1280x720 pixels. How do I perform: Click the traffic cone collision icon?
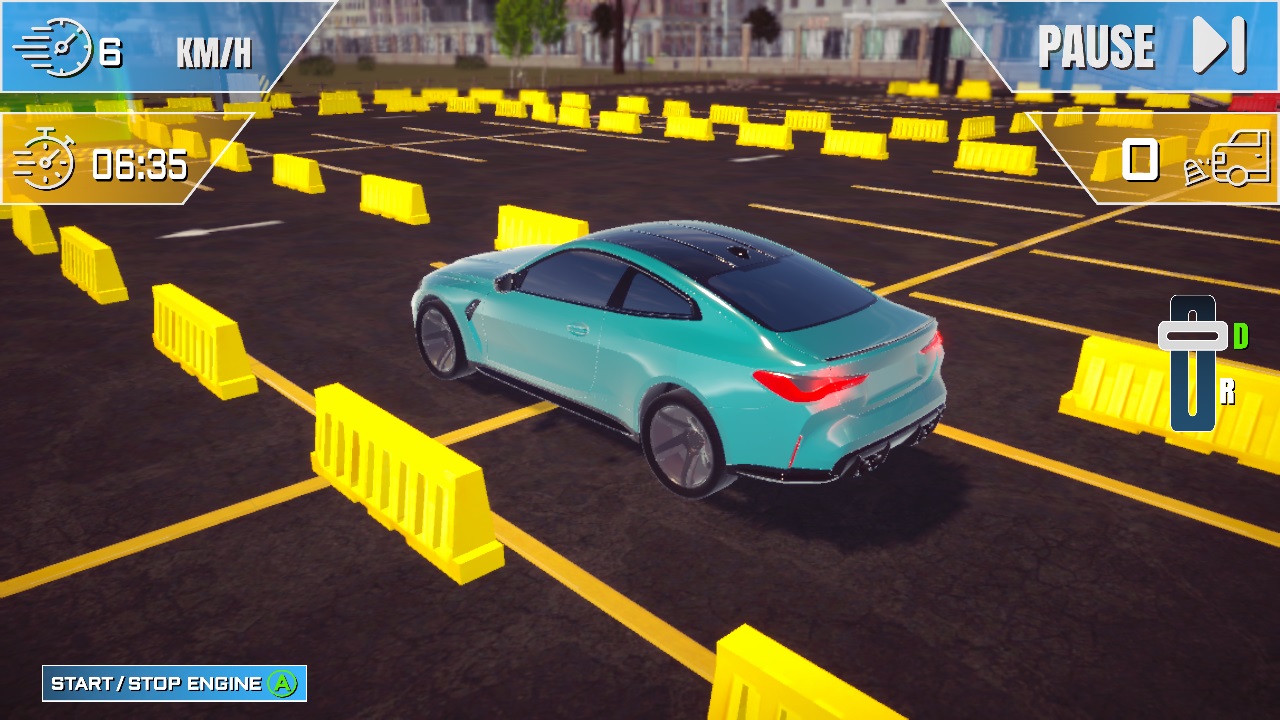(1197, 170)
